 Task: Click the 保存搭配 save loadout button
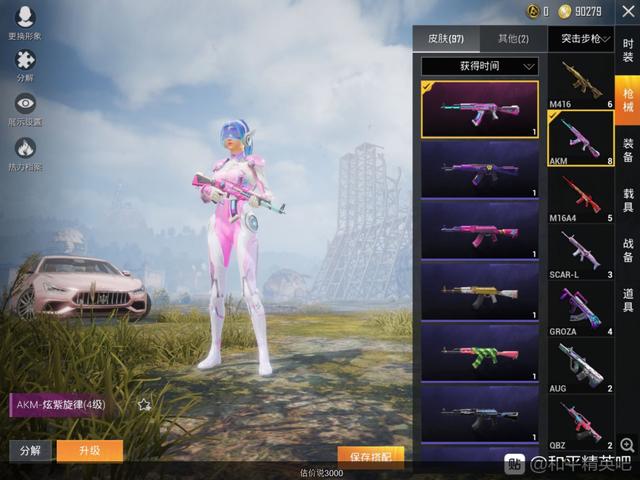[370, 456]
